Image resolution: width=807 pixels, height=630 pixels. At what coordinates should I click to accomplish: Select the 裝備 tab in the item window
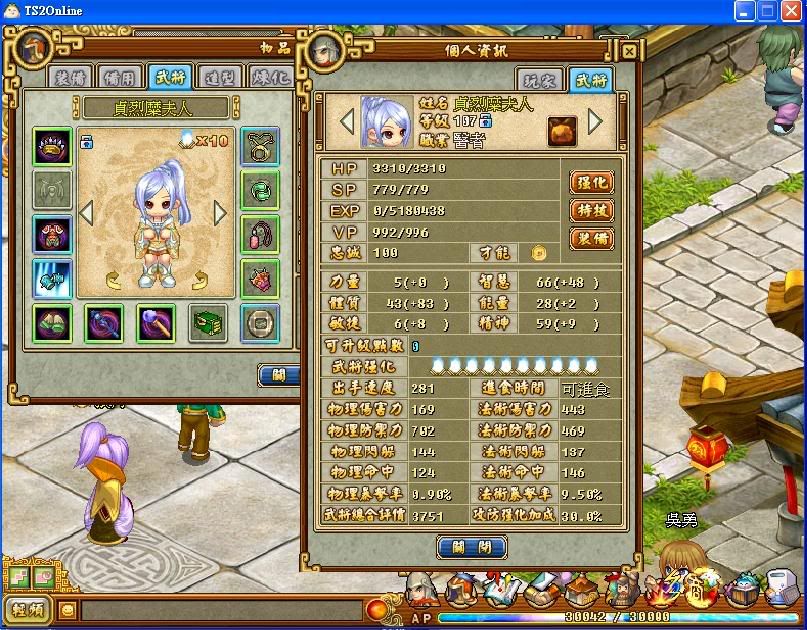coord(70,76)
